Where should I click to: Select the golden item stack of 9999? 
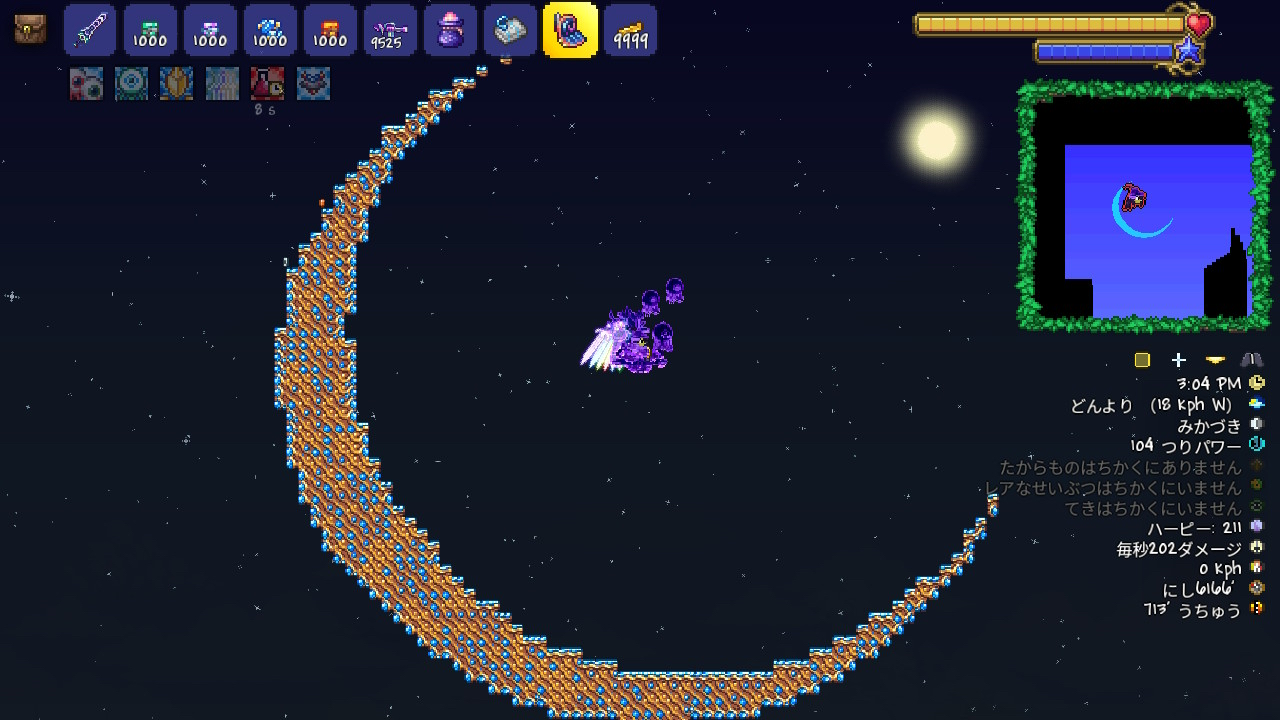[630, 30]
